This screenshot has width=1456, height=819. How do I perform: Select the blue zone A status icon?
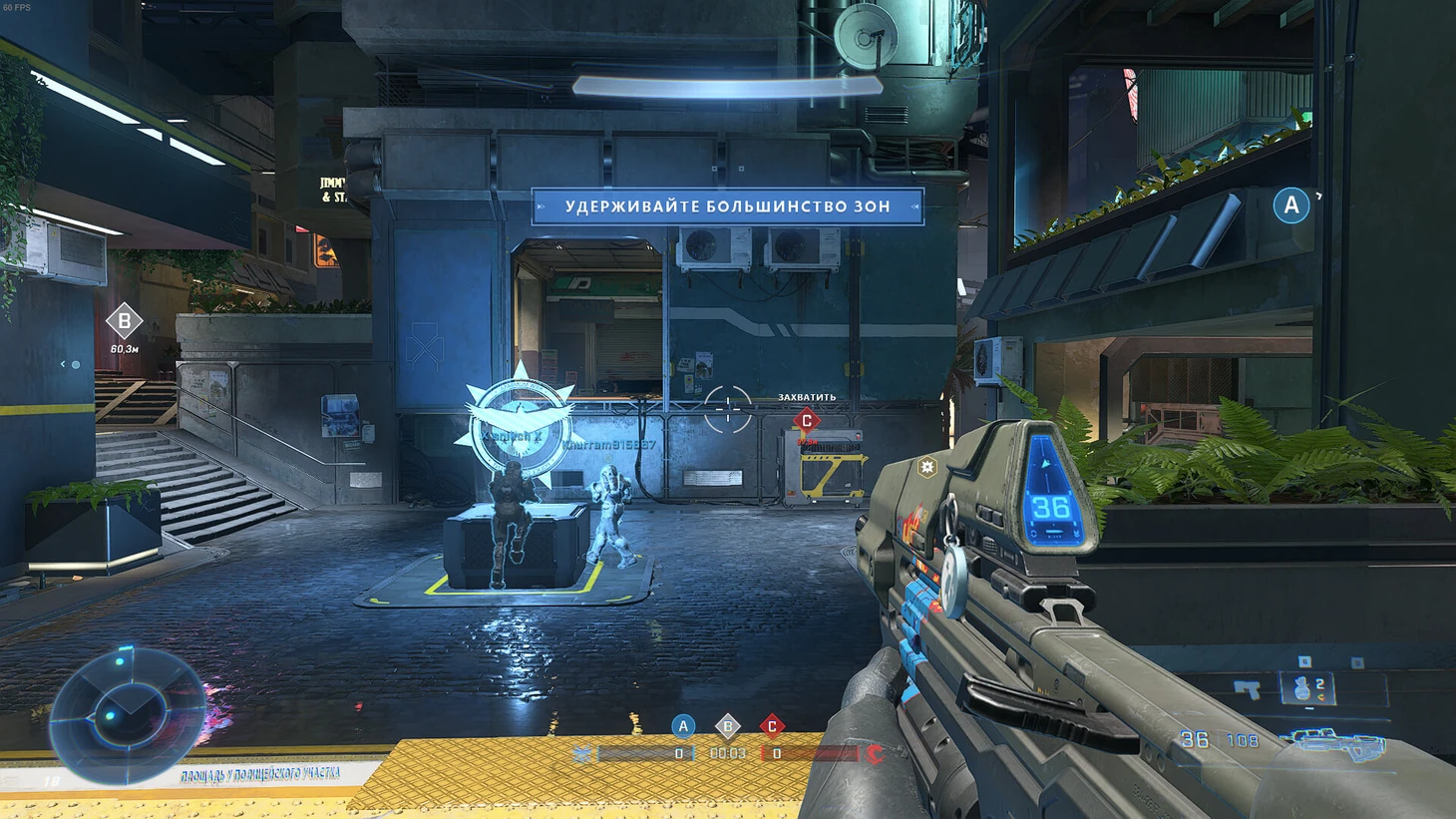pyautogui.click(x=683, y=726)
